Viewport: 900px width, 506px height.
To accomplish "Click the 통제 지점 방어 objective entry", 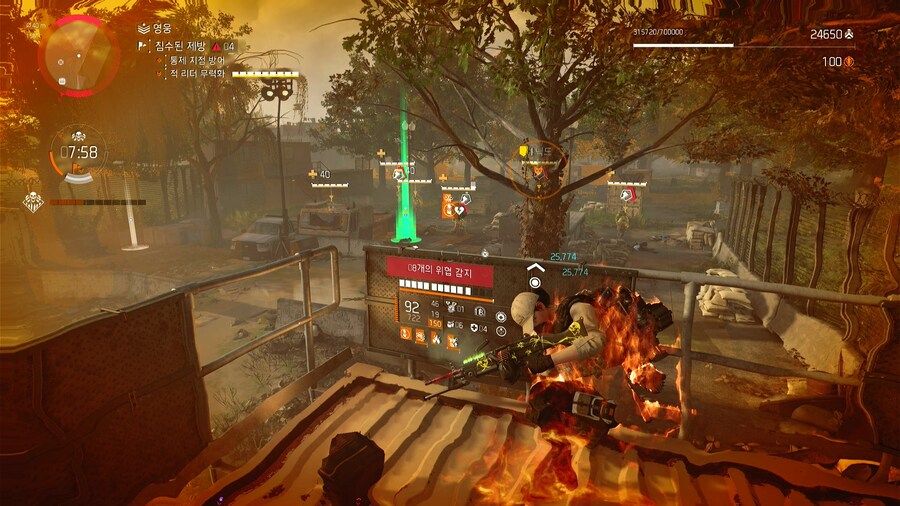I will click(198, 60).
